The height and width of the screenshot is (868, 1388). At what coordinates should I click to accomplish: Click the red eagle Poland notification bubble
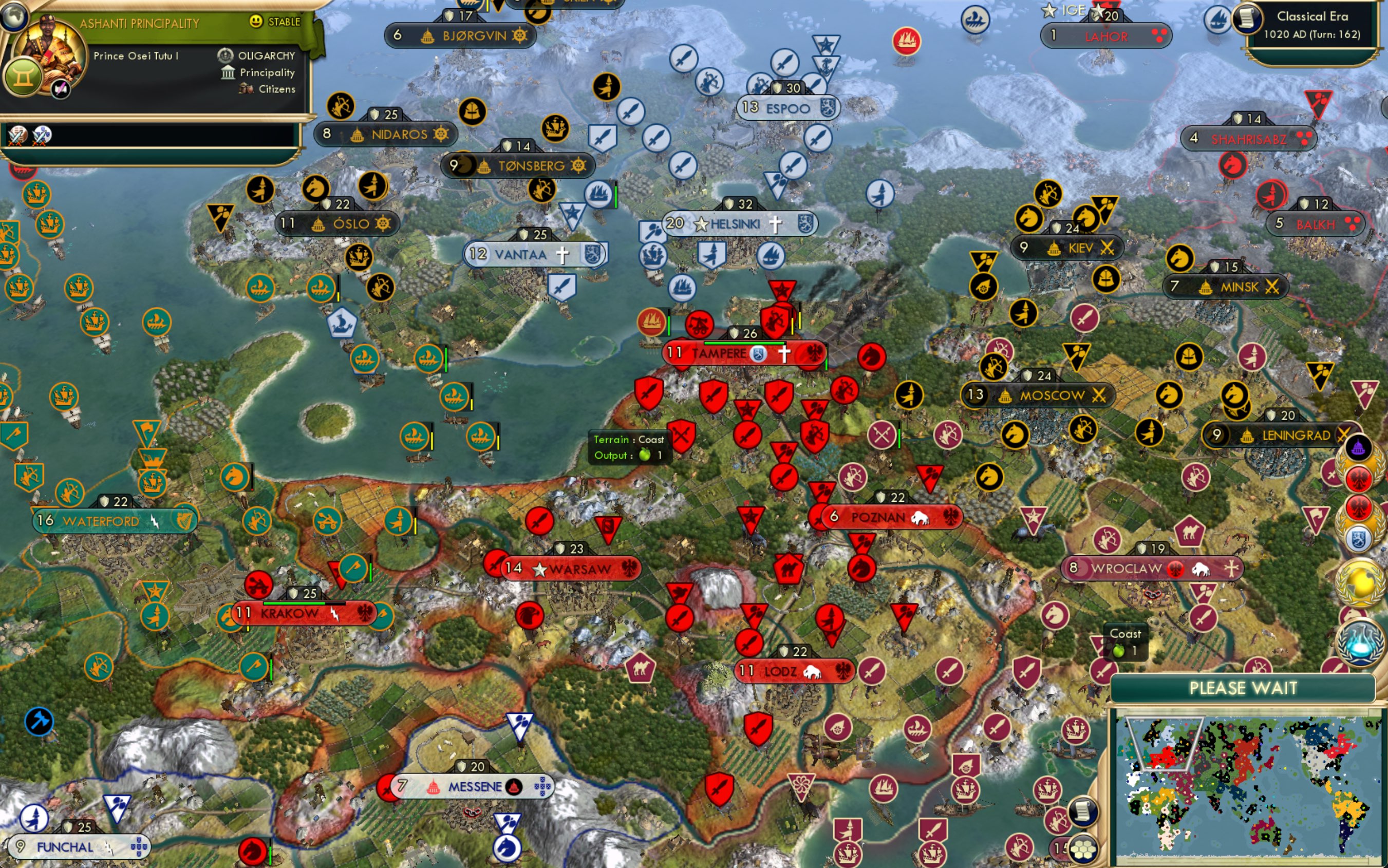pyautogui.click(x=1359, y=478)
